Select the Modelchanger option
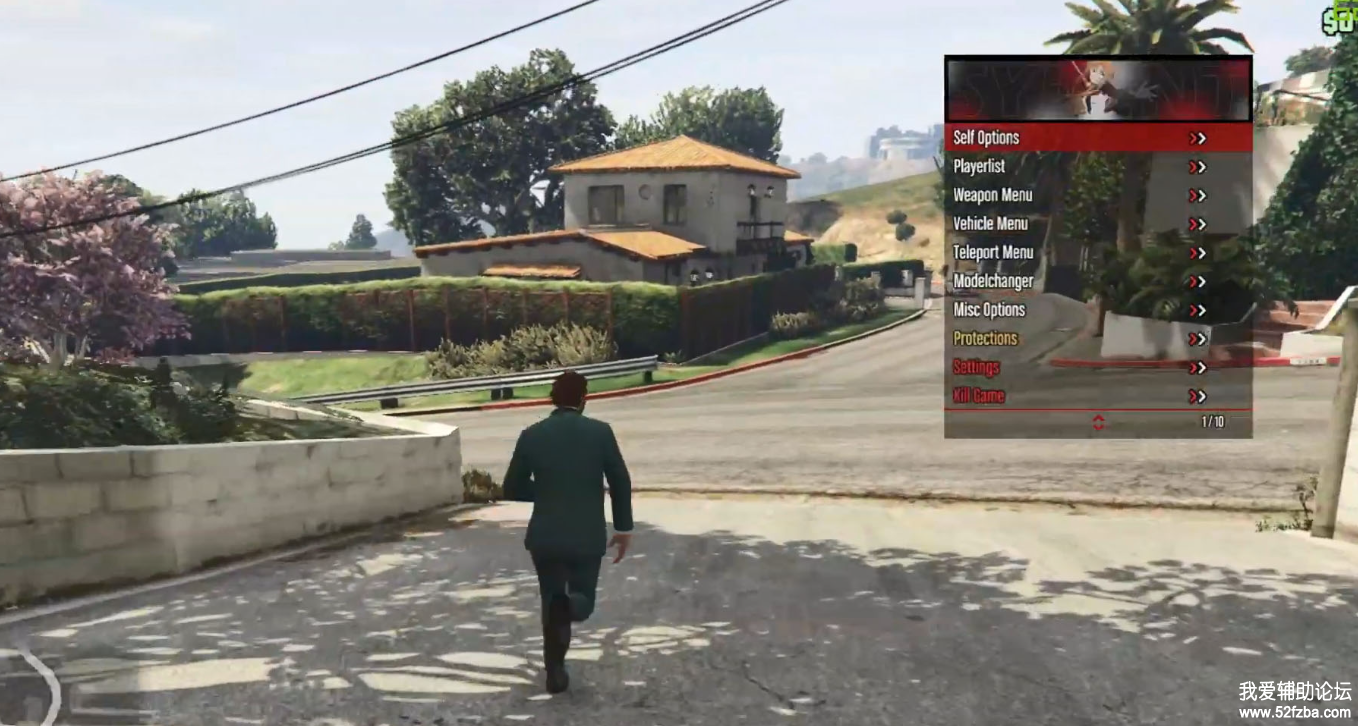The height and width of the screenshot is (726, 1358). [x=1097, y=282]
